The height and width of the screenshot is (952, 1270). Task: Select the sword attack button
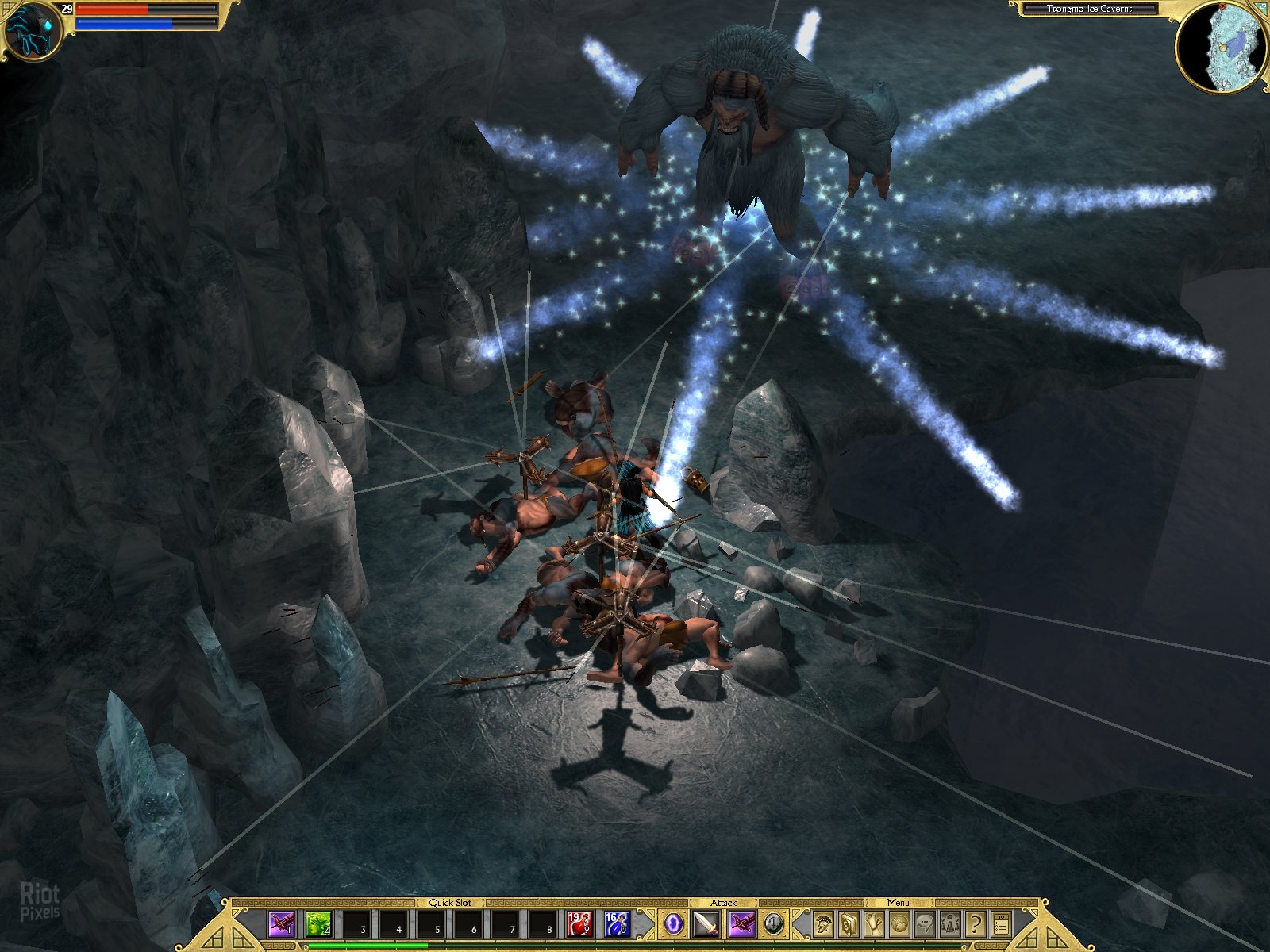pyautogui.click(x=706, y=923)
